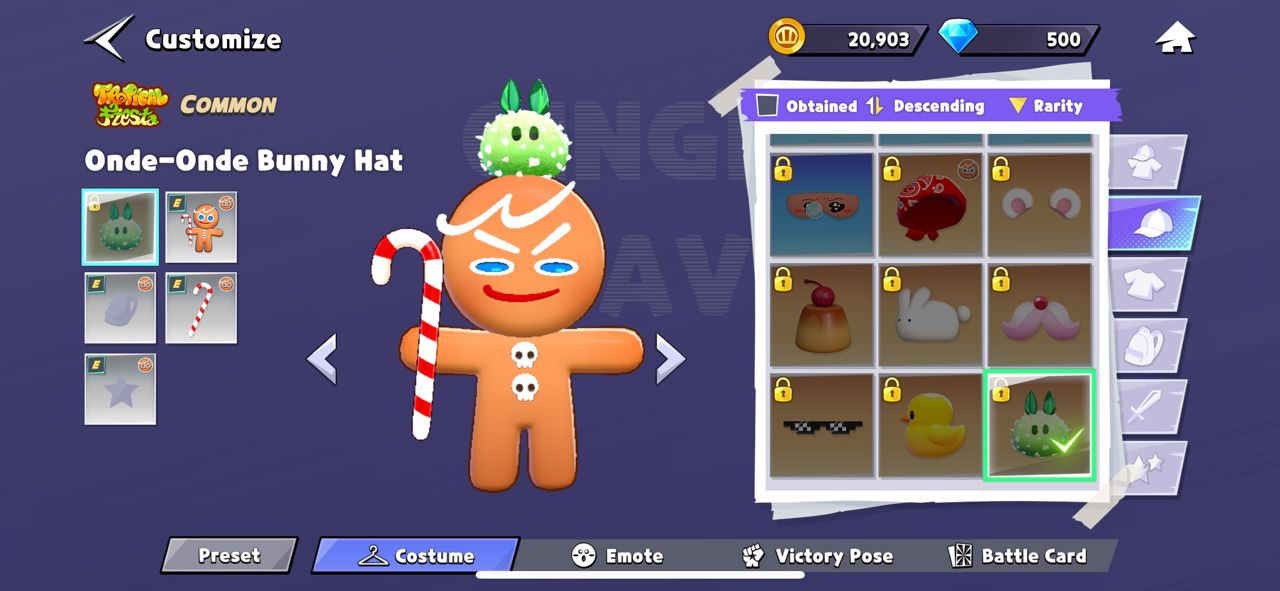
Task: Go back using the Customize arrow
Action: click(x=110, y=39)
